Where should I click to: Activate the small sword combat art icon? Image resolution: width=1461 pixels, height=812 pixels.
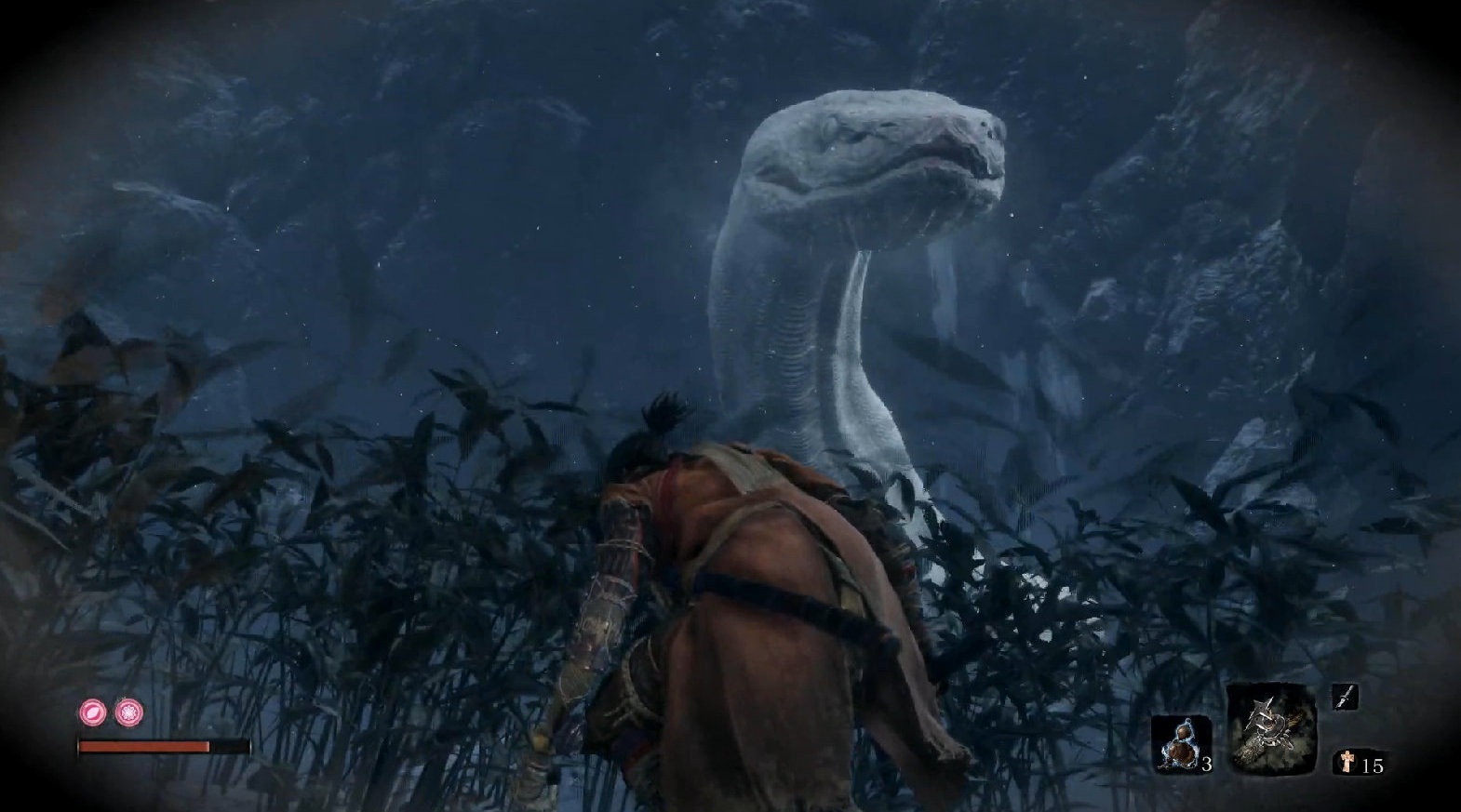(x=1345, y=696)
